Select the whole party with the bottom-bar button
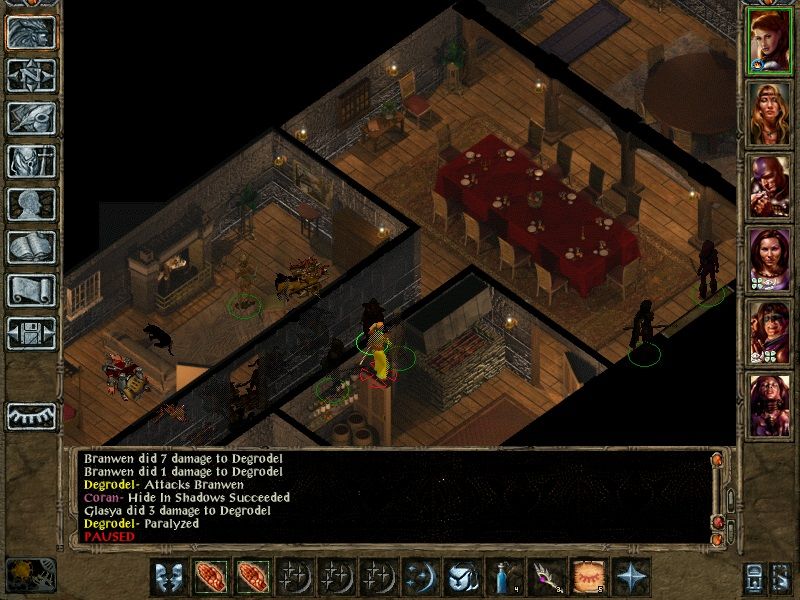The image size is (800, 600). (756, 578)
